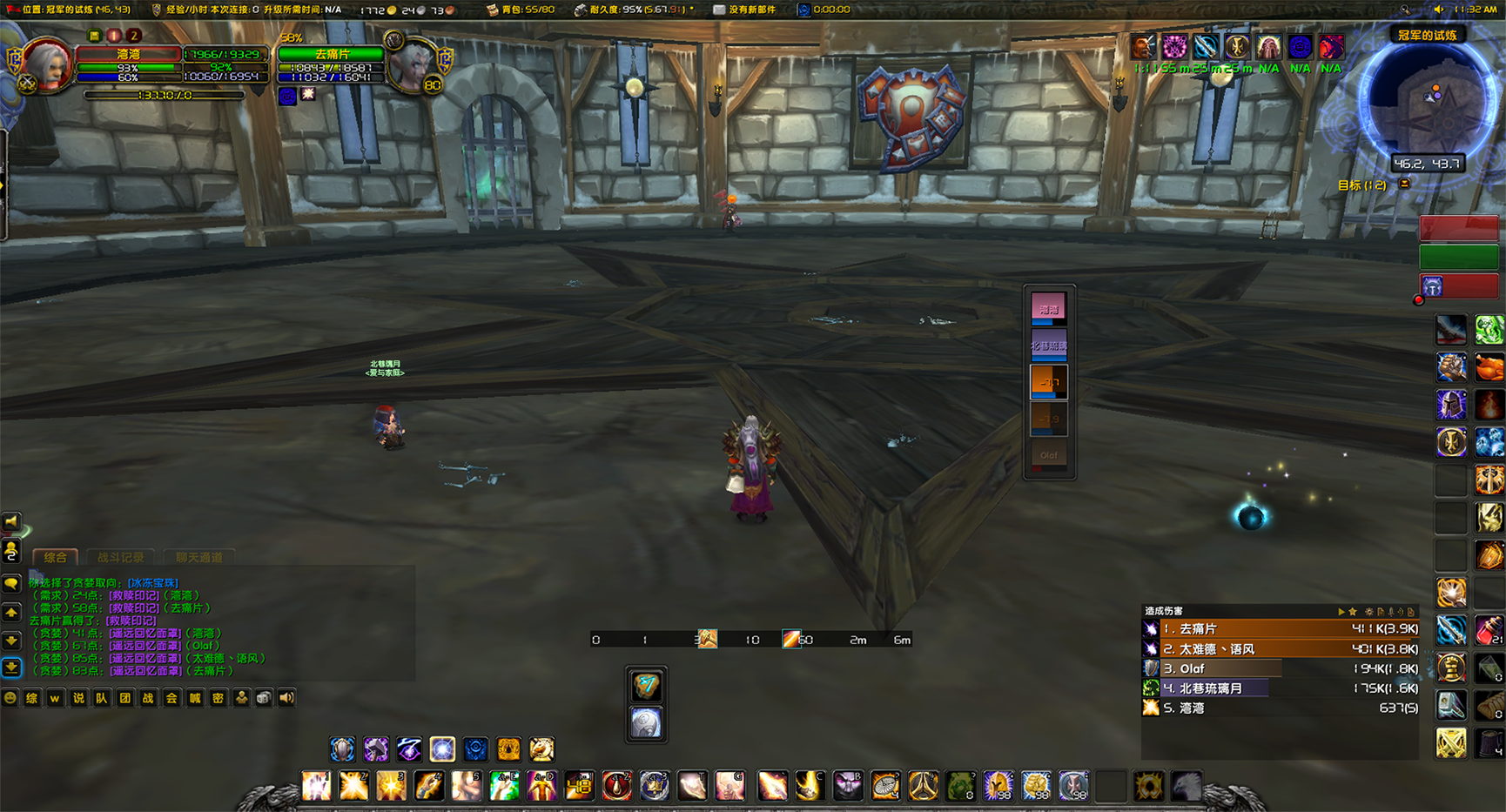Click the Olaf party frame cell
The image size is (1506, 812).
[1049, 455]
